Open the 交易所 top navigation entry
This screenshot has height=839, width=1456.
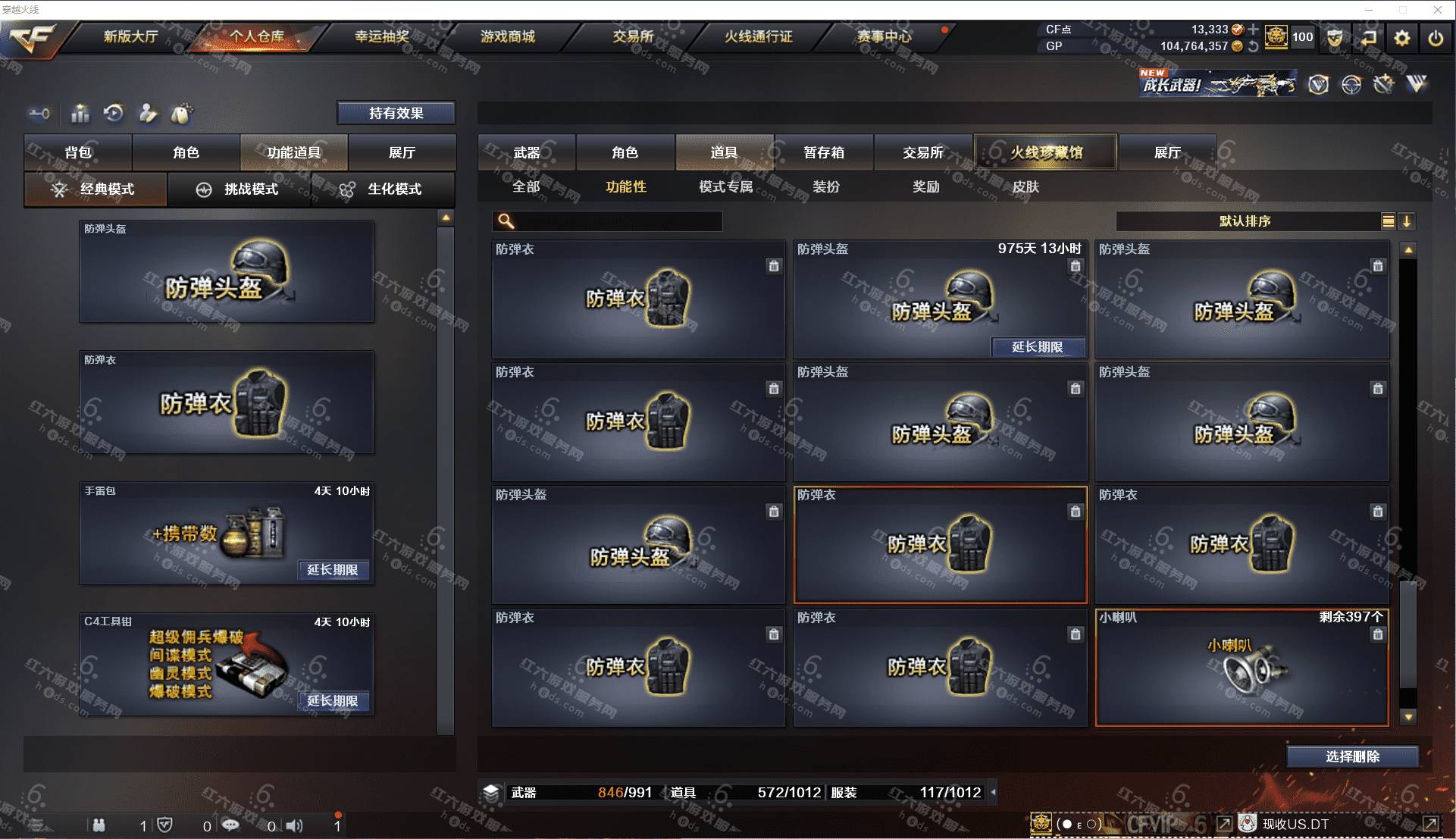[633, 36]
